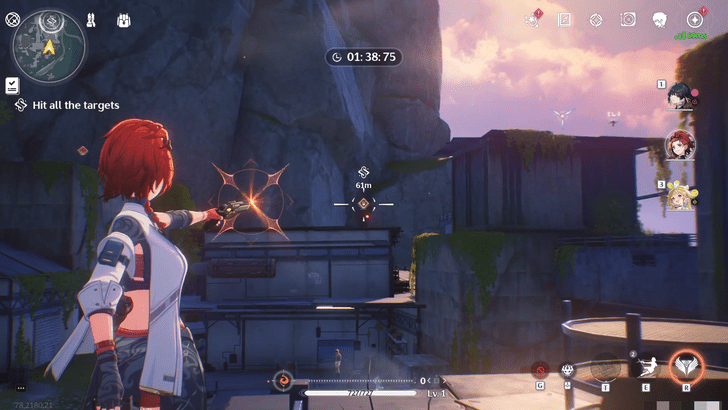Activate the winged resonance liberation skill
The width and height of the screenshot is (728, 410).
coord(686,367)
